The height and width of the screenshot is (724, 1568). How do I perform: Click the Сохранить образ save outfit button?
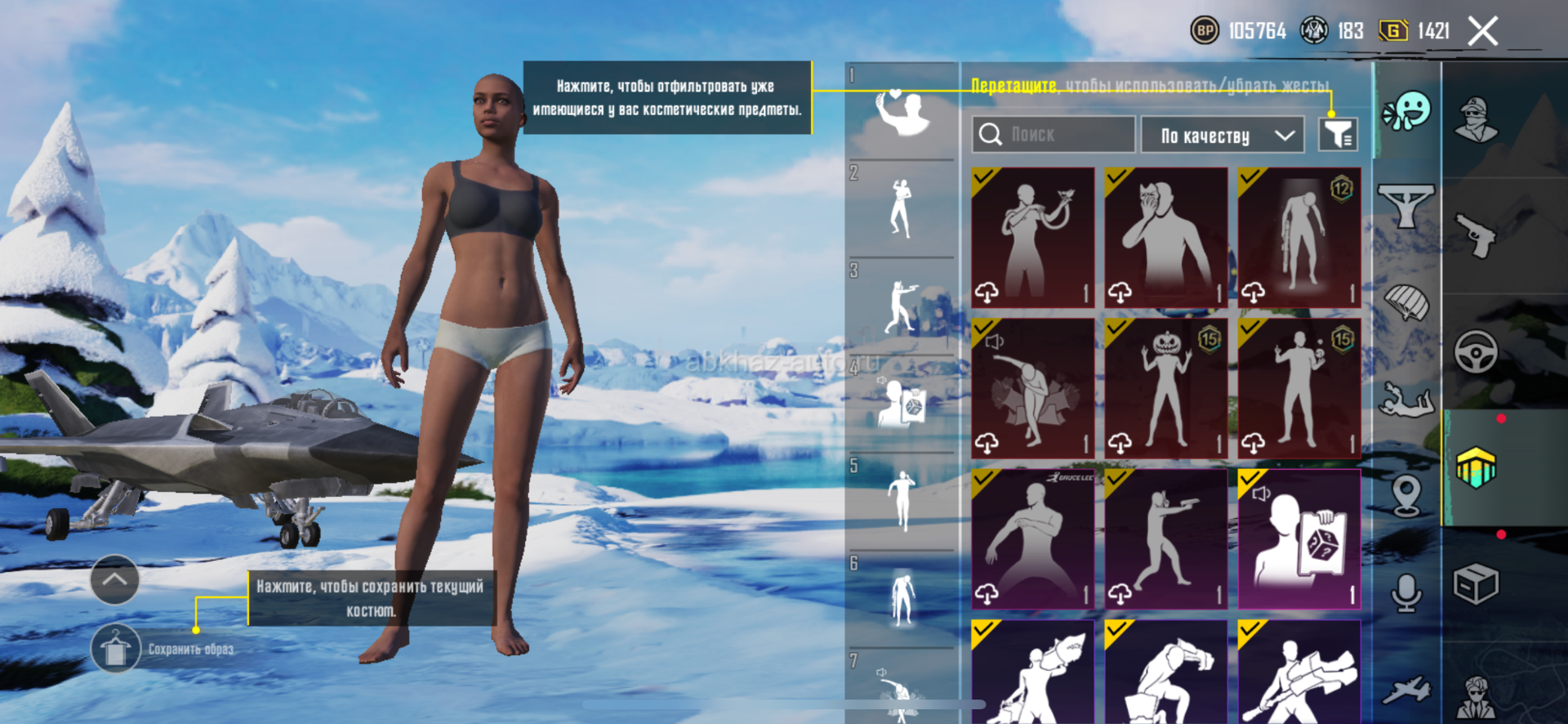click(x=116, y=649)
